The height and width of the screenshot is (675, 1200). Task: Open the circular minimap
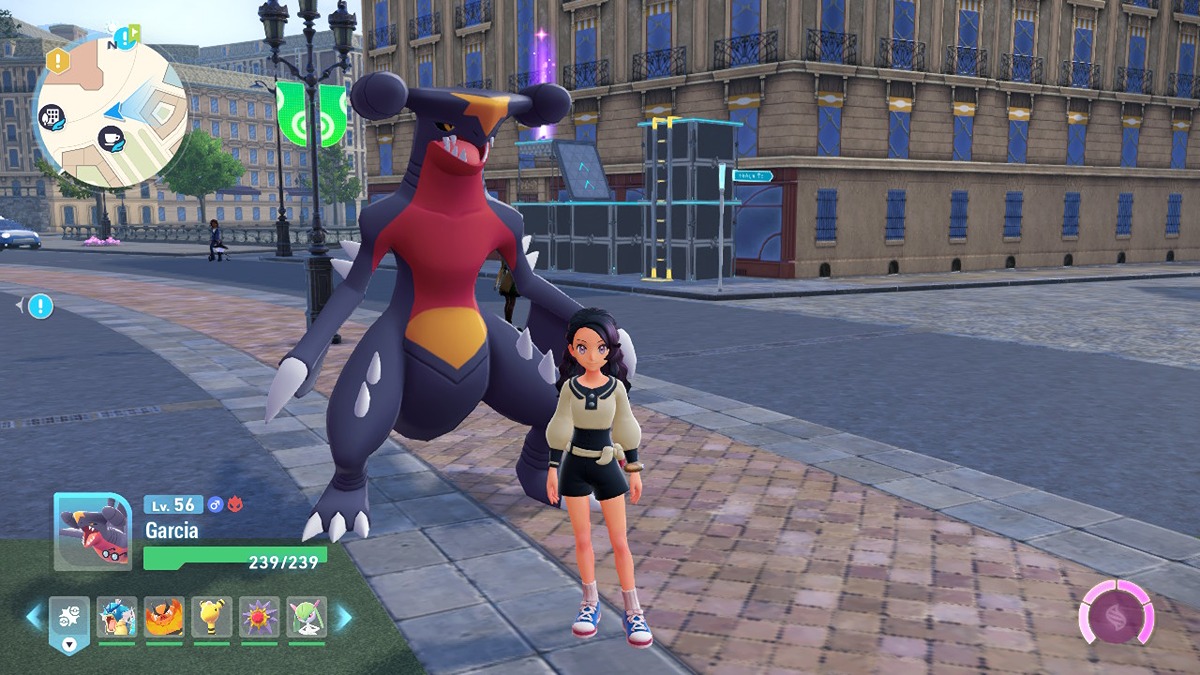pyautogui.click(x=110, y=110)
